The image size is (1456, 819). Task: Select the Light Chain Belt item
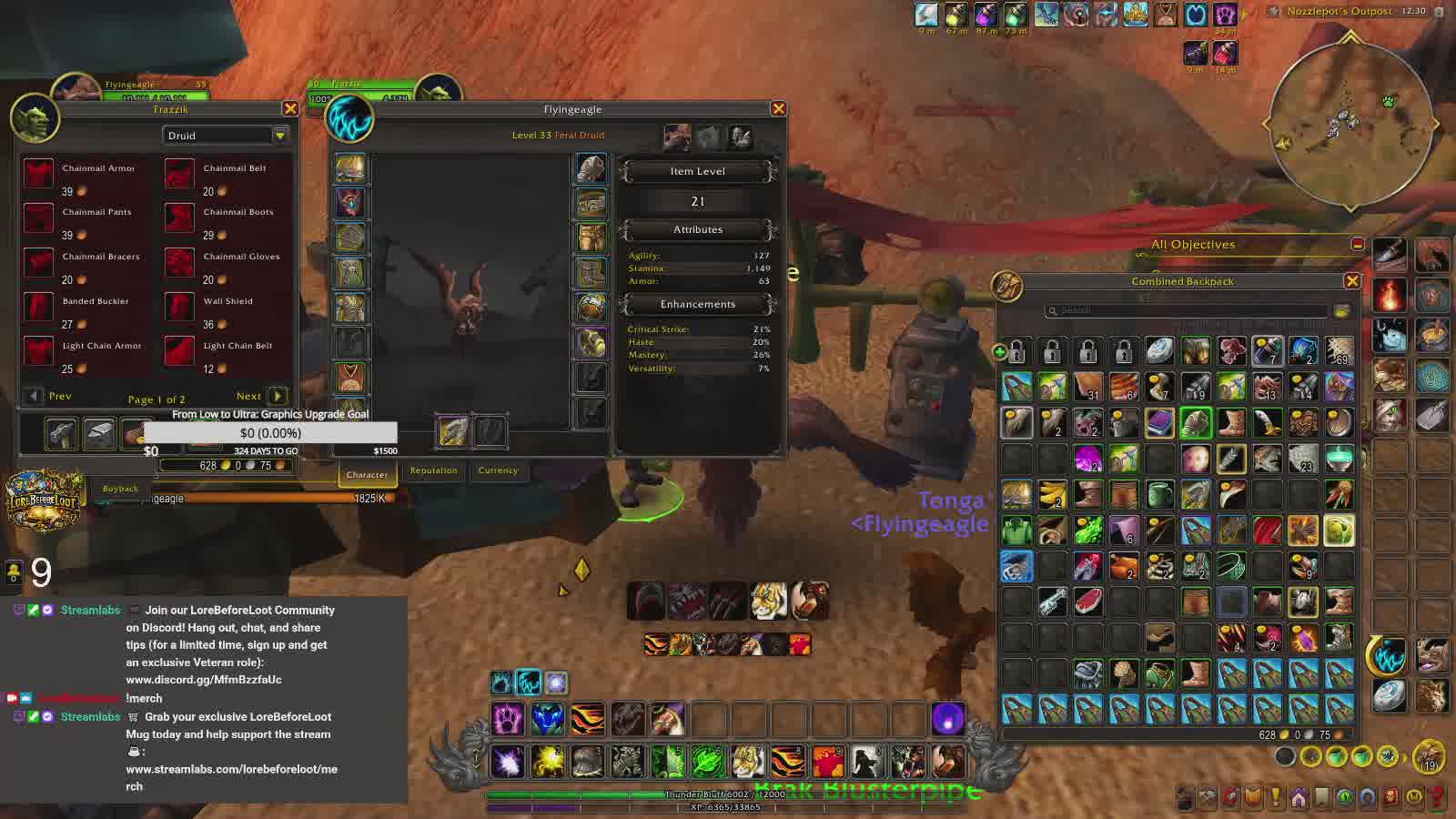pos(180,351)
